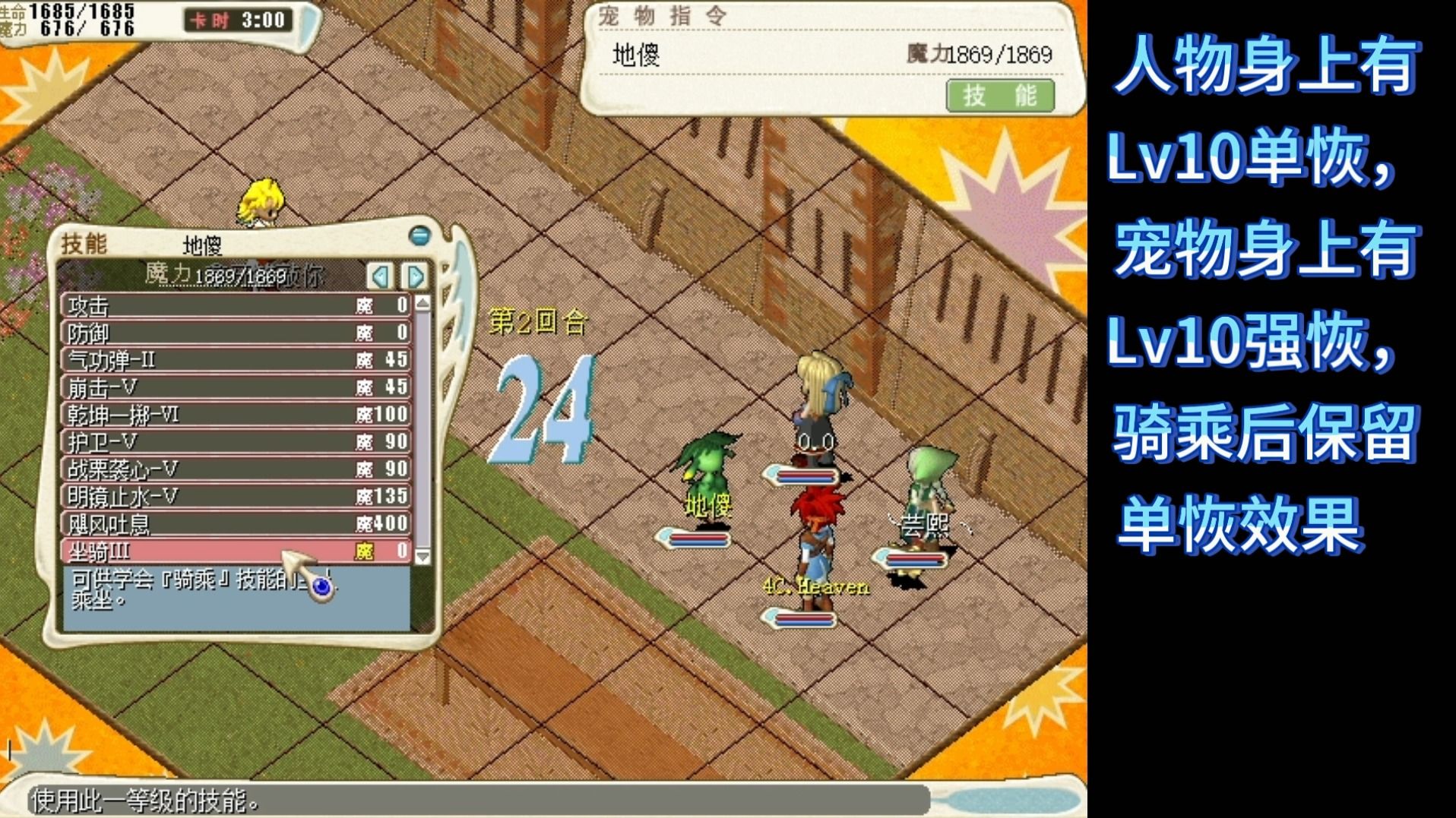Select 崩击-V from the skill list
The width and height of the screenshot is (1456, 818).
click(x=236, y=387)
